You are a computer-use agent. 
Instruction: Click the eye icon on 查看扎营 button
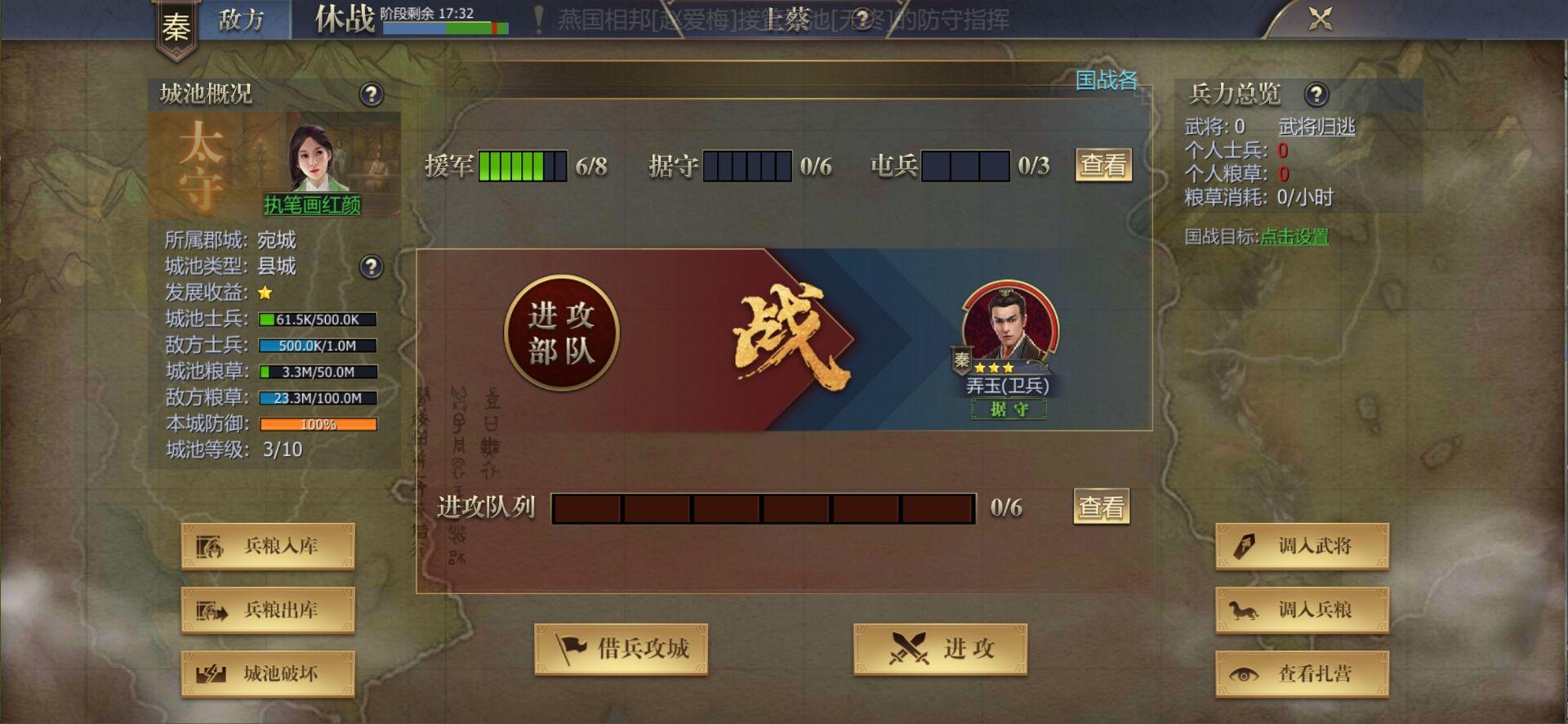[x=1245, y=674]
